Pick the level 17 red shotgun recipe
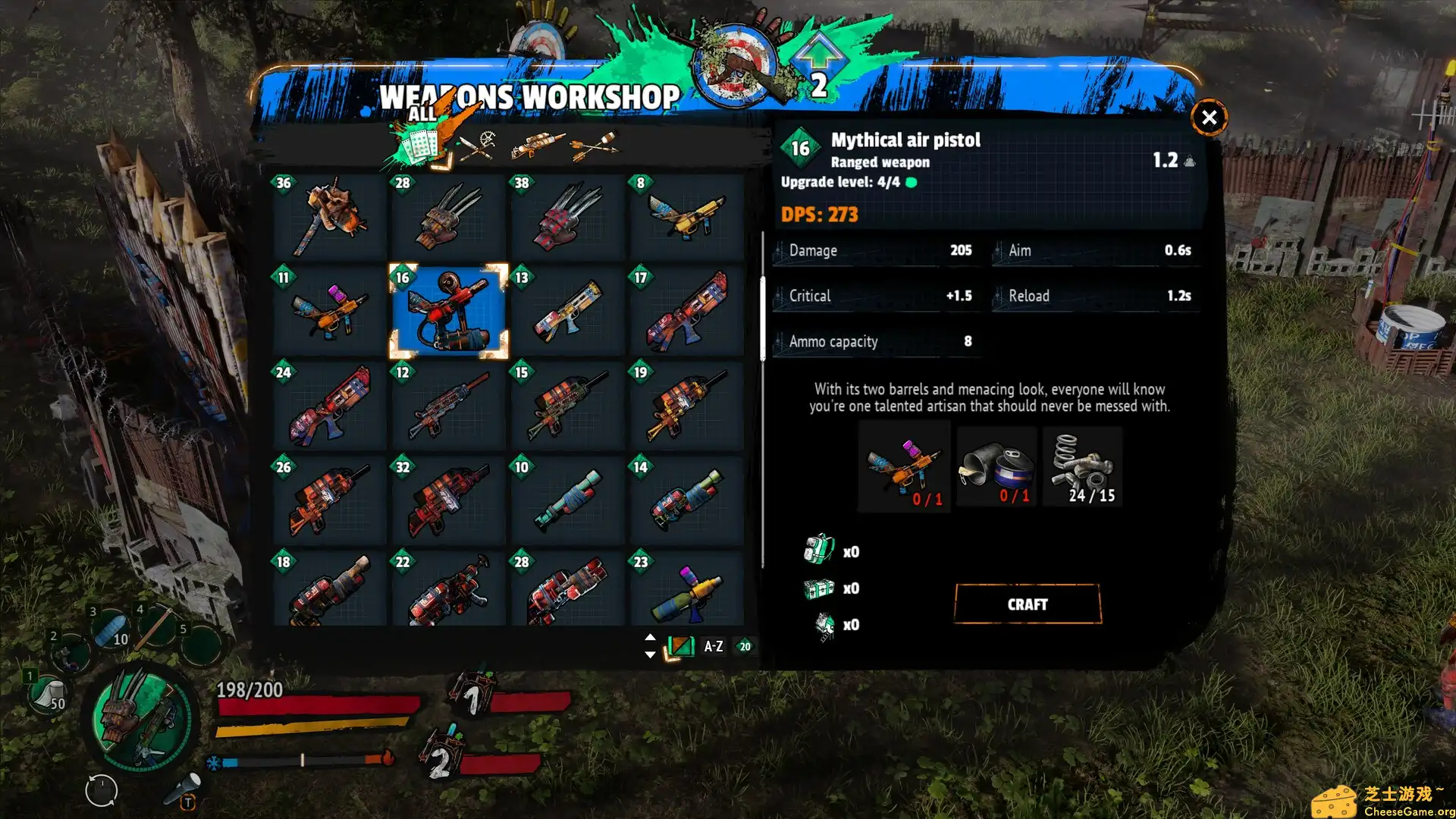Image resolution: width=1456 pixels, height=819 pixels. 687,312
